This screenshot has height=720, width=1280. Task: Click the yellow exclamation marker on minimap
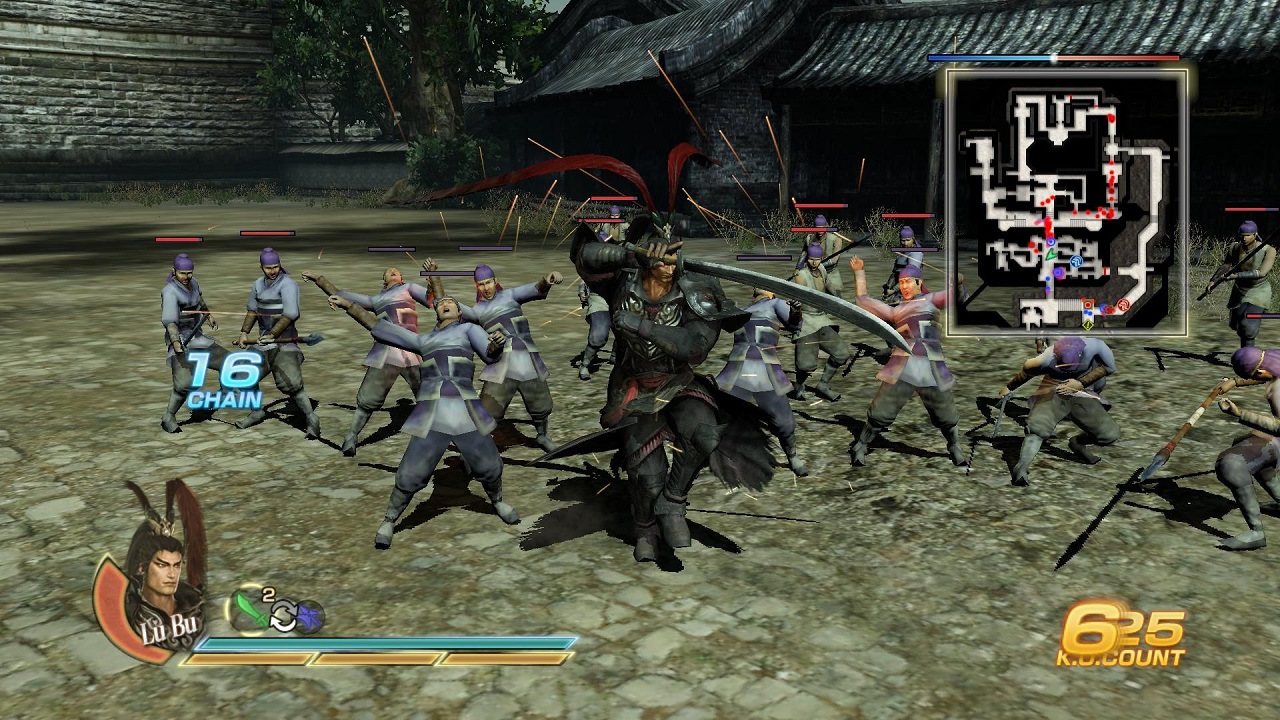tap(1088, 323)
